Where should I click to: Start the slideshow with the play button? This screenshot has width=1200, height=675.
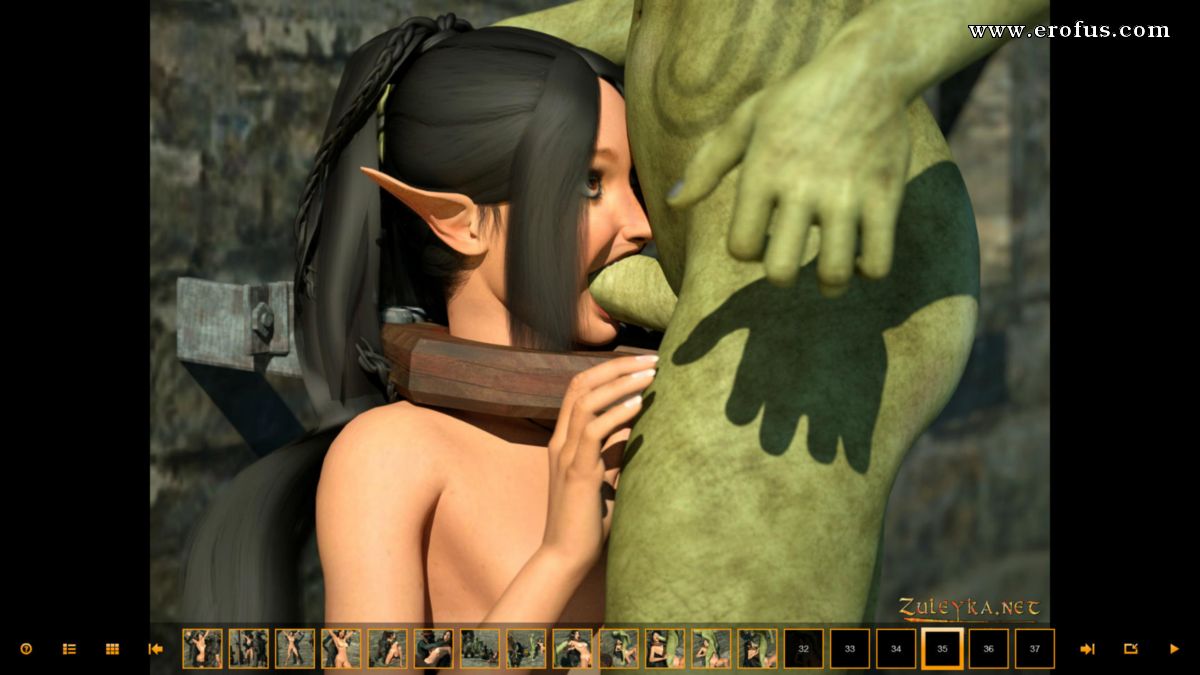click(x=1174, y=649)
